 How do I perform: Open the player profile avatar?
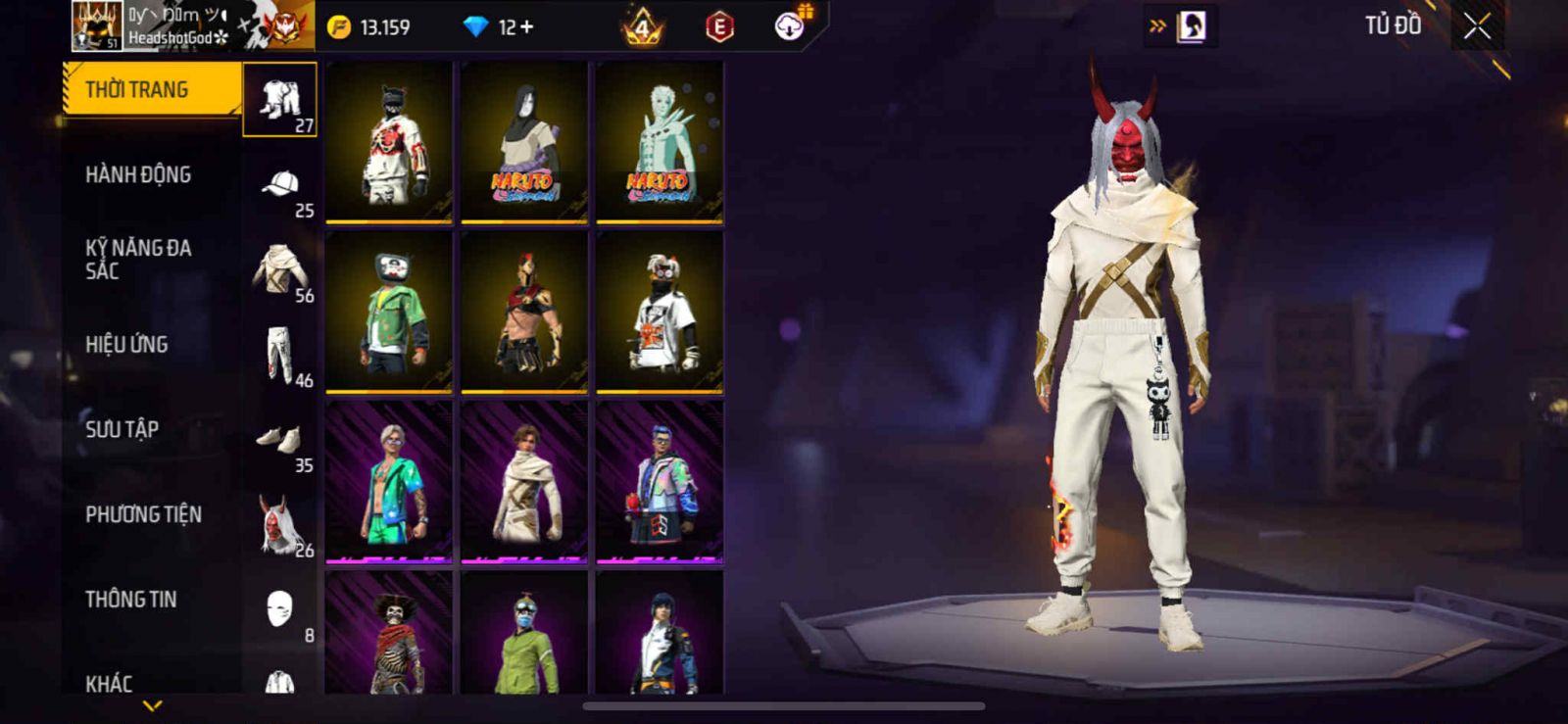[x=97, y=26]
